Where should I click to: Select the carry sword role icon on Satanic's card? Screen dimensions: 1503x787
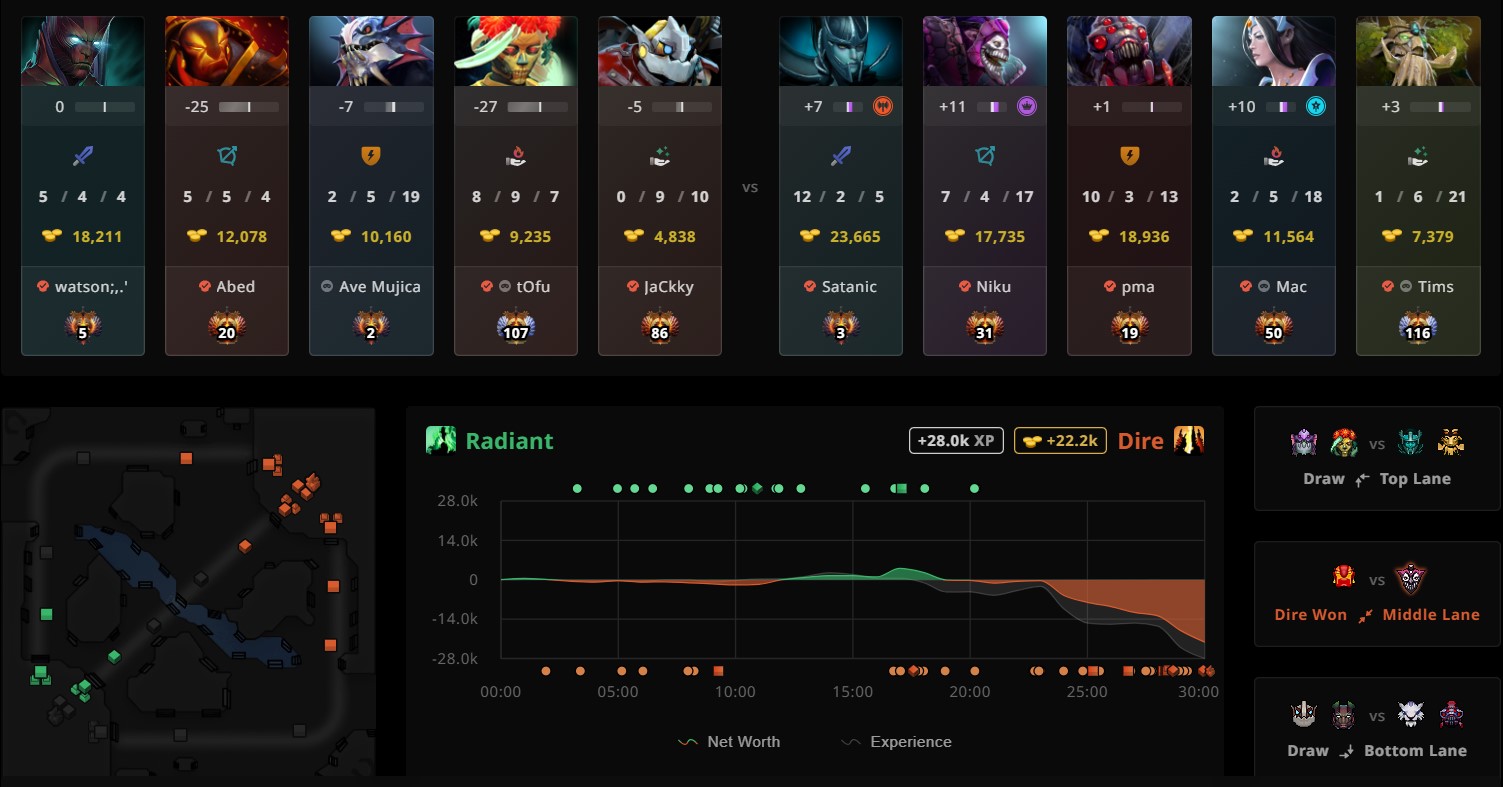click(x=840, y=156)
